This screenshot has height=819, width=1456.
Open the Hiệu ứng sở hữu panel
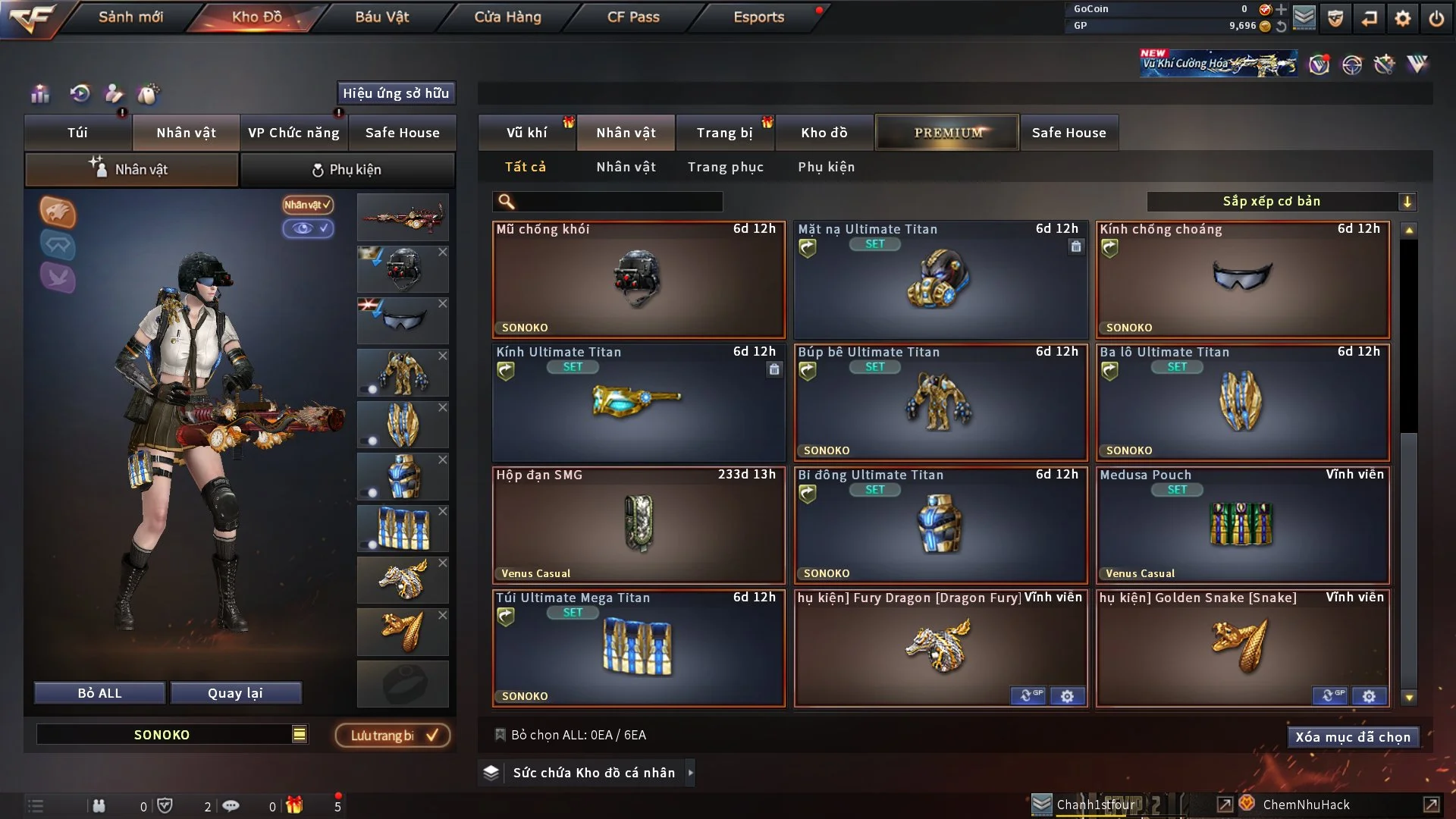(396, 93)
